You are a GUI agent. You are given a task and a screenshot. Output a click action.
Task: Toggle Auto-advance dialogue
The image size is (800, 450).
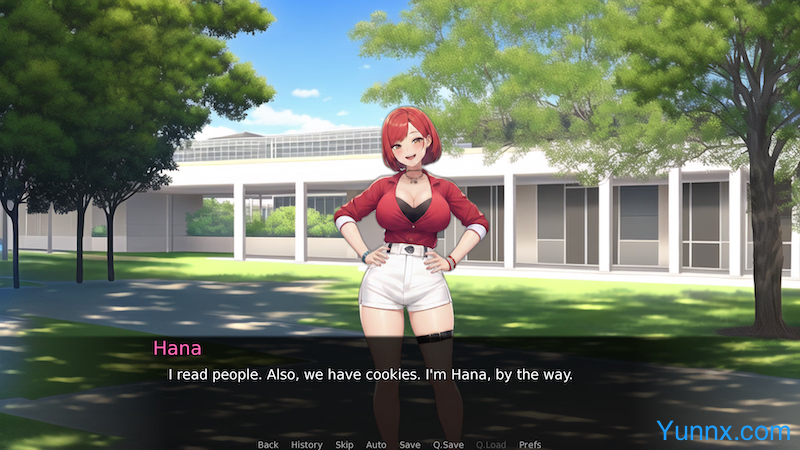(x=376, y=444)
